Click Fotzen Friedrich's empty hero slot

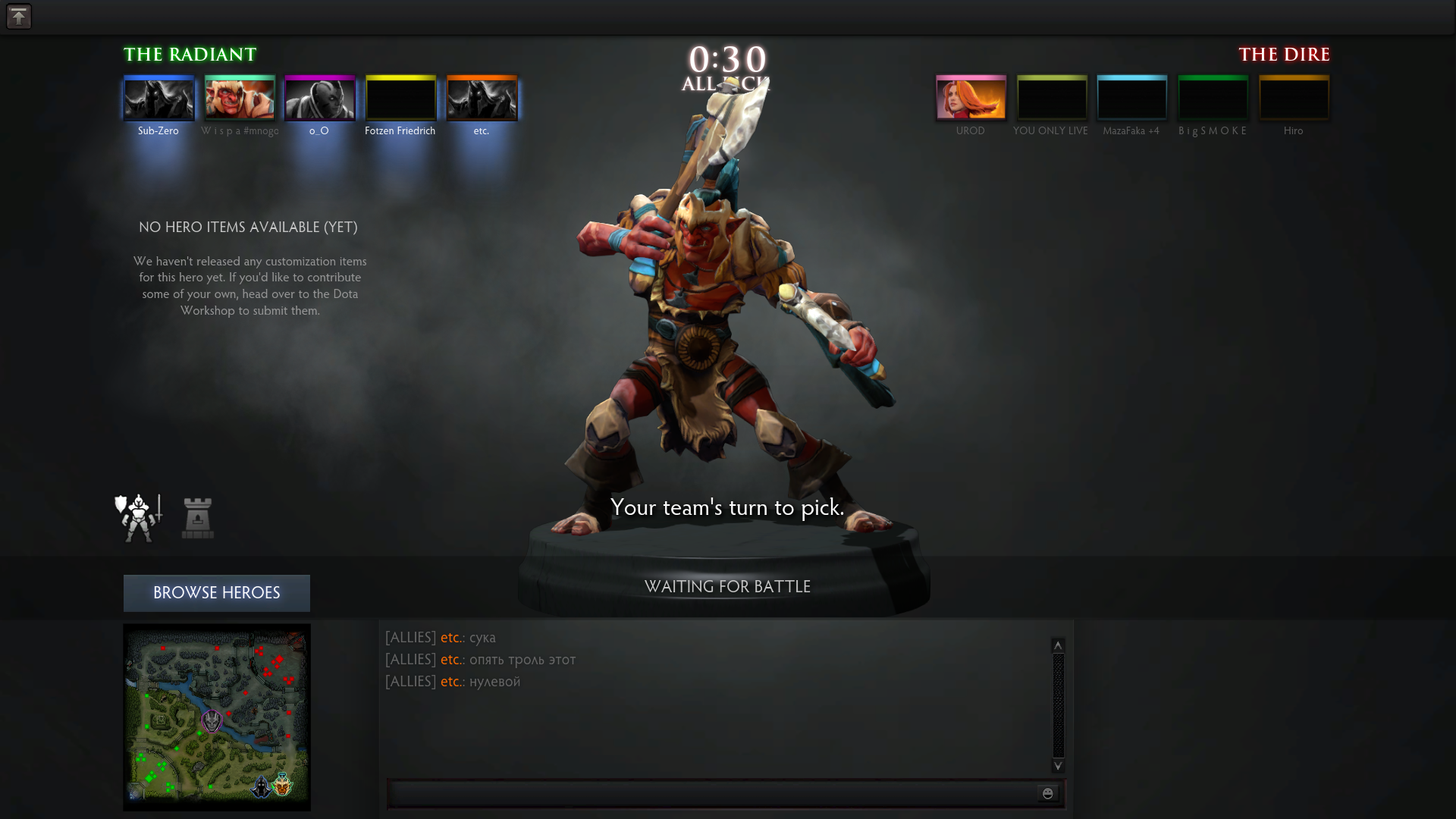pyautogui.click(x=401, y=98)
